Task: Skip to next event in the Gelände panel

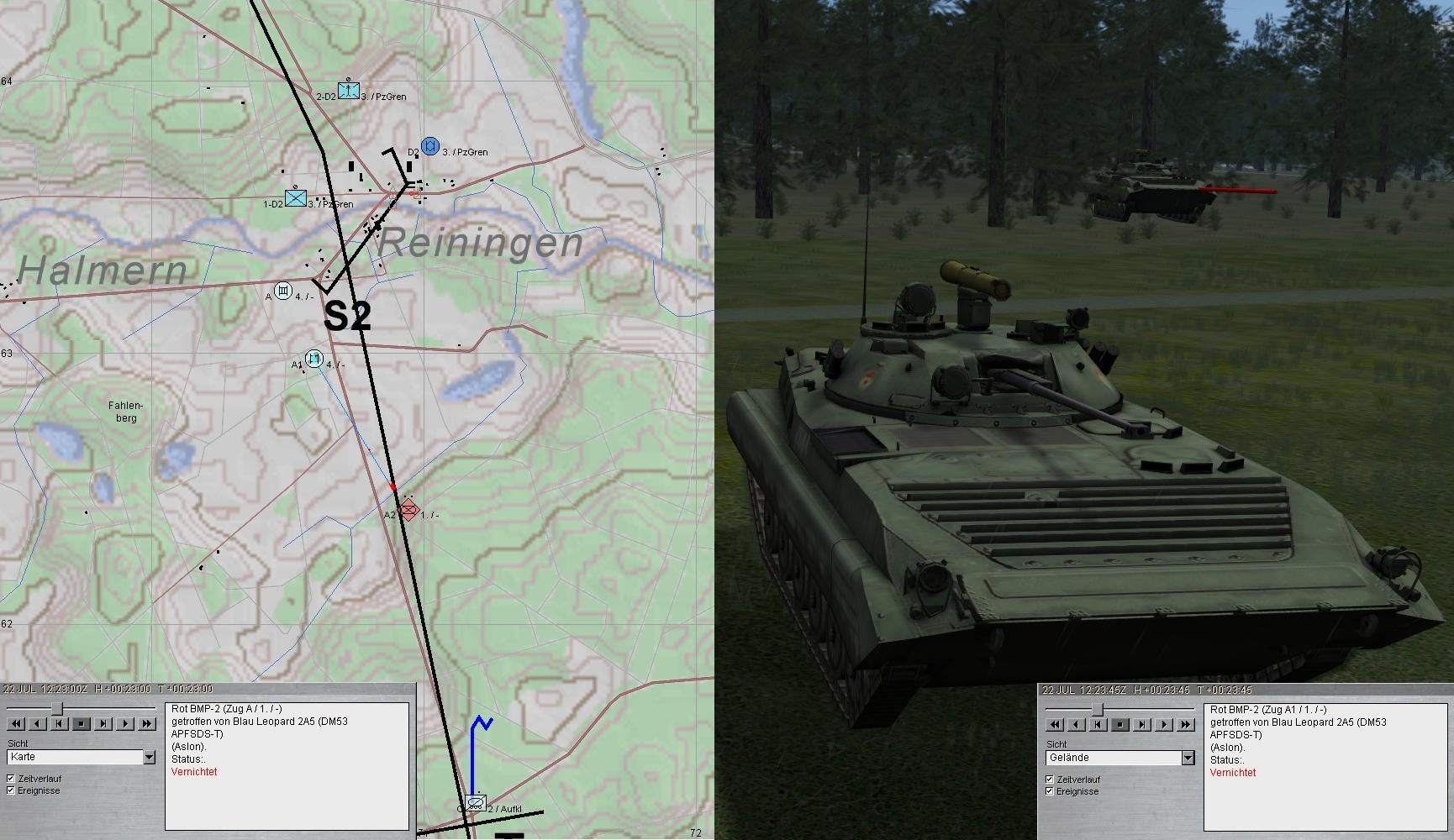Action: coord(1142,724)
